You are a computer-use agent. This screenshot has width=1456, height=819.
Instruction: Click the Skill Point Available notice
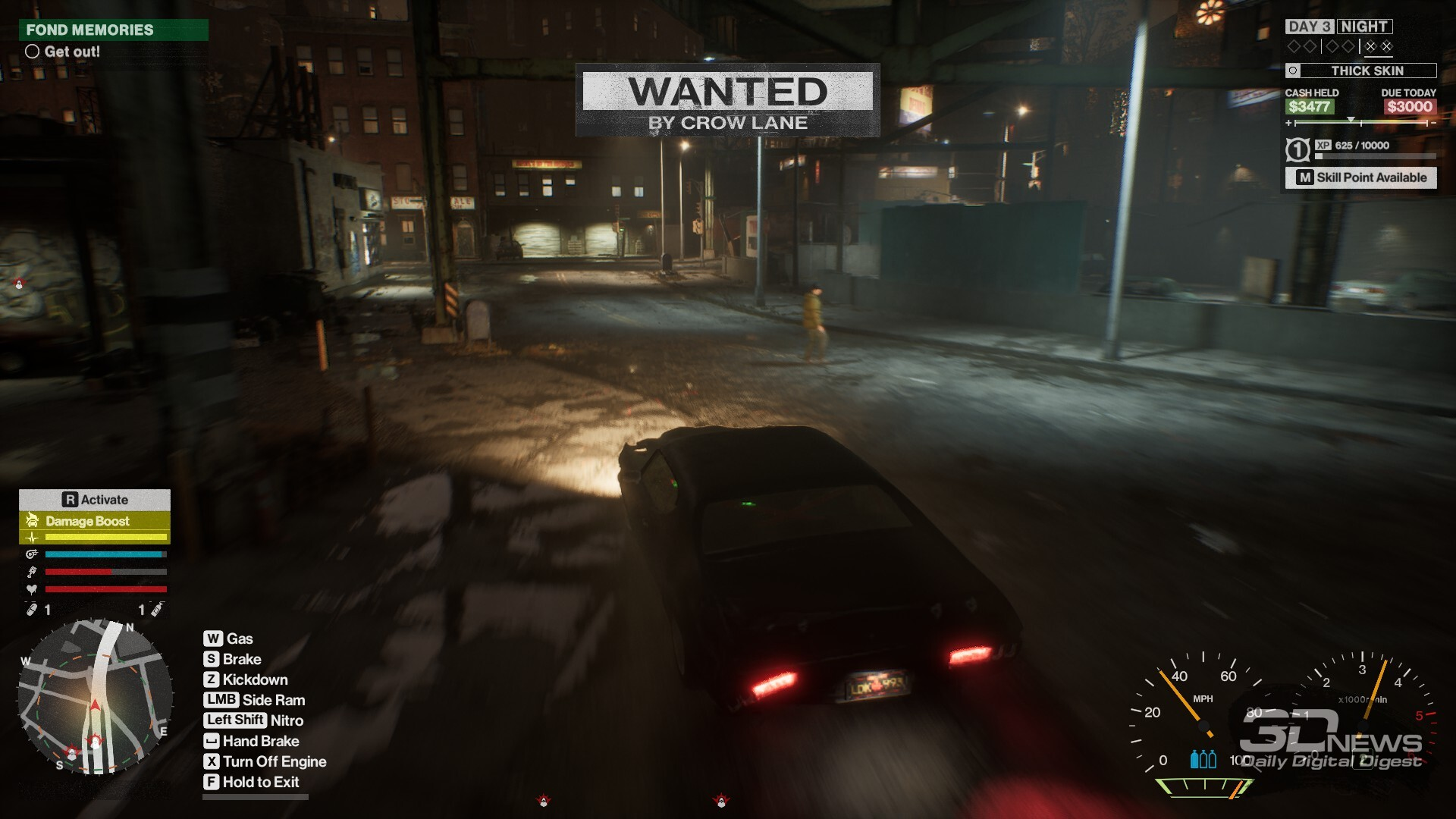point(1360,177)
